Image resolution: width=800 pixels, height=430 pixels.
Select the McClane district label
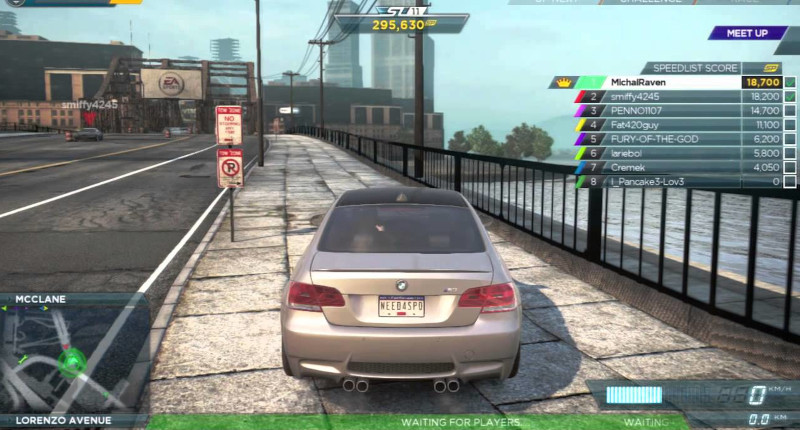pos(40,298)
